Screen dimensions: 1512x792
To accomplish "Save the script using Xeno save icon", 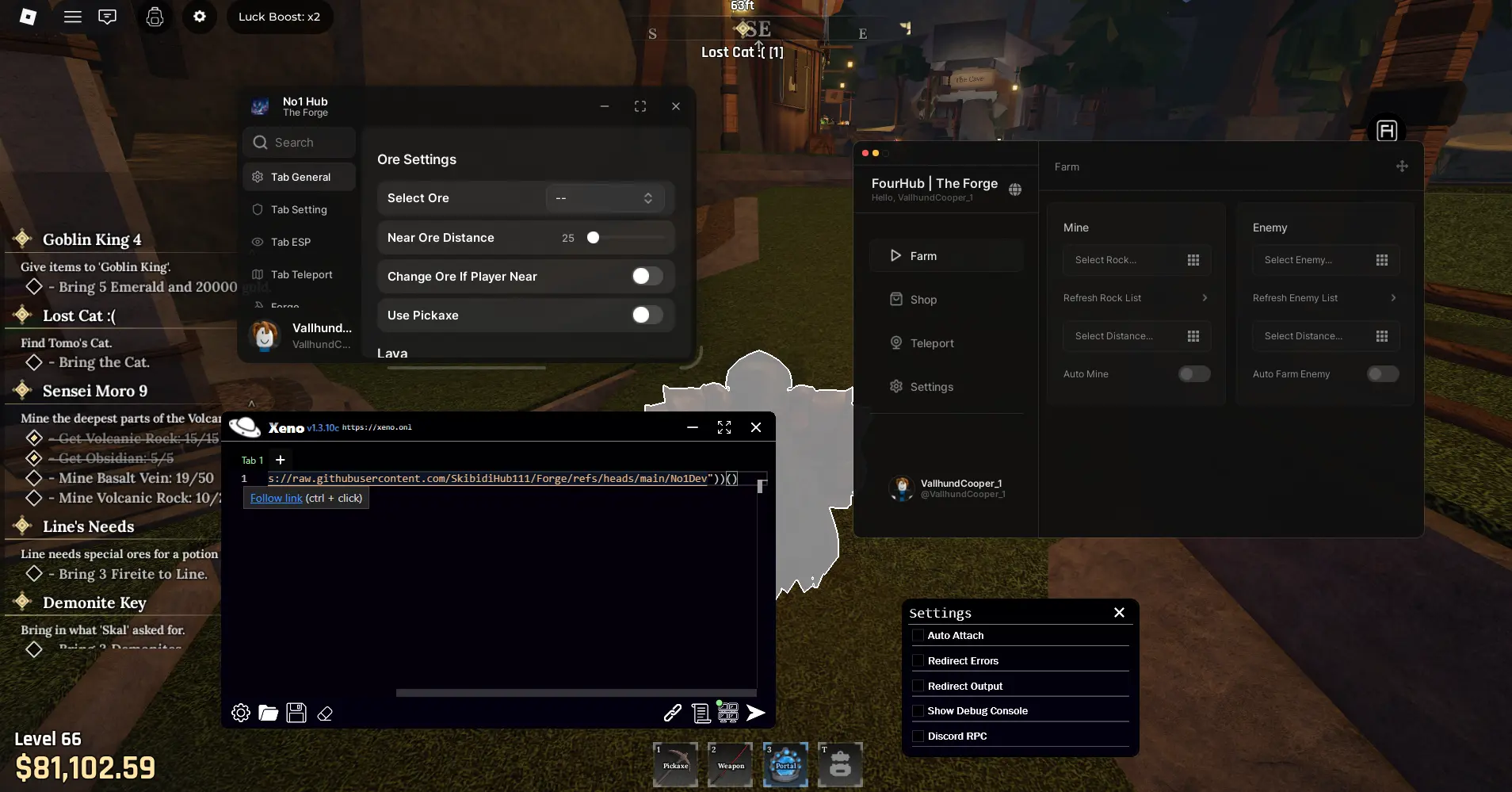I will 295,713.
